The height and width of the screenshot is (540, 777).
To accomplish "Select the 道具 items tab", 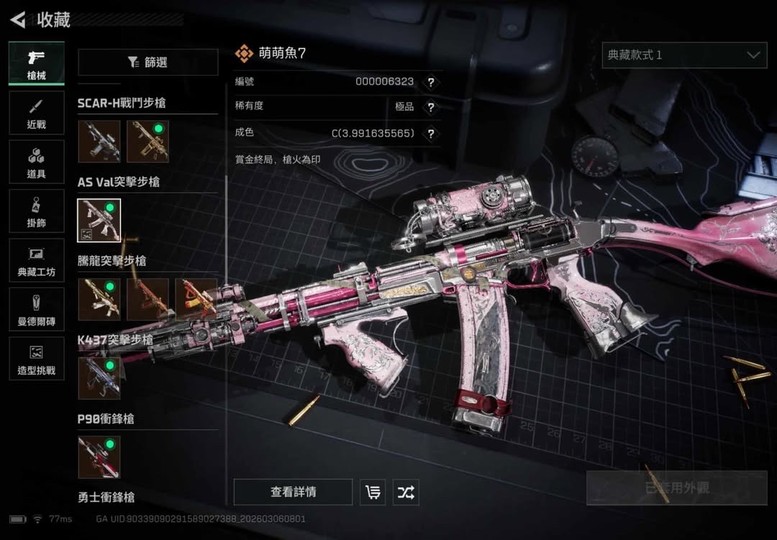I will click(36, 160).
